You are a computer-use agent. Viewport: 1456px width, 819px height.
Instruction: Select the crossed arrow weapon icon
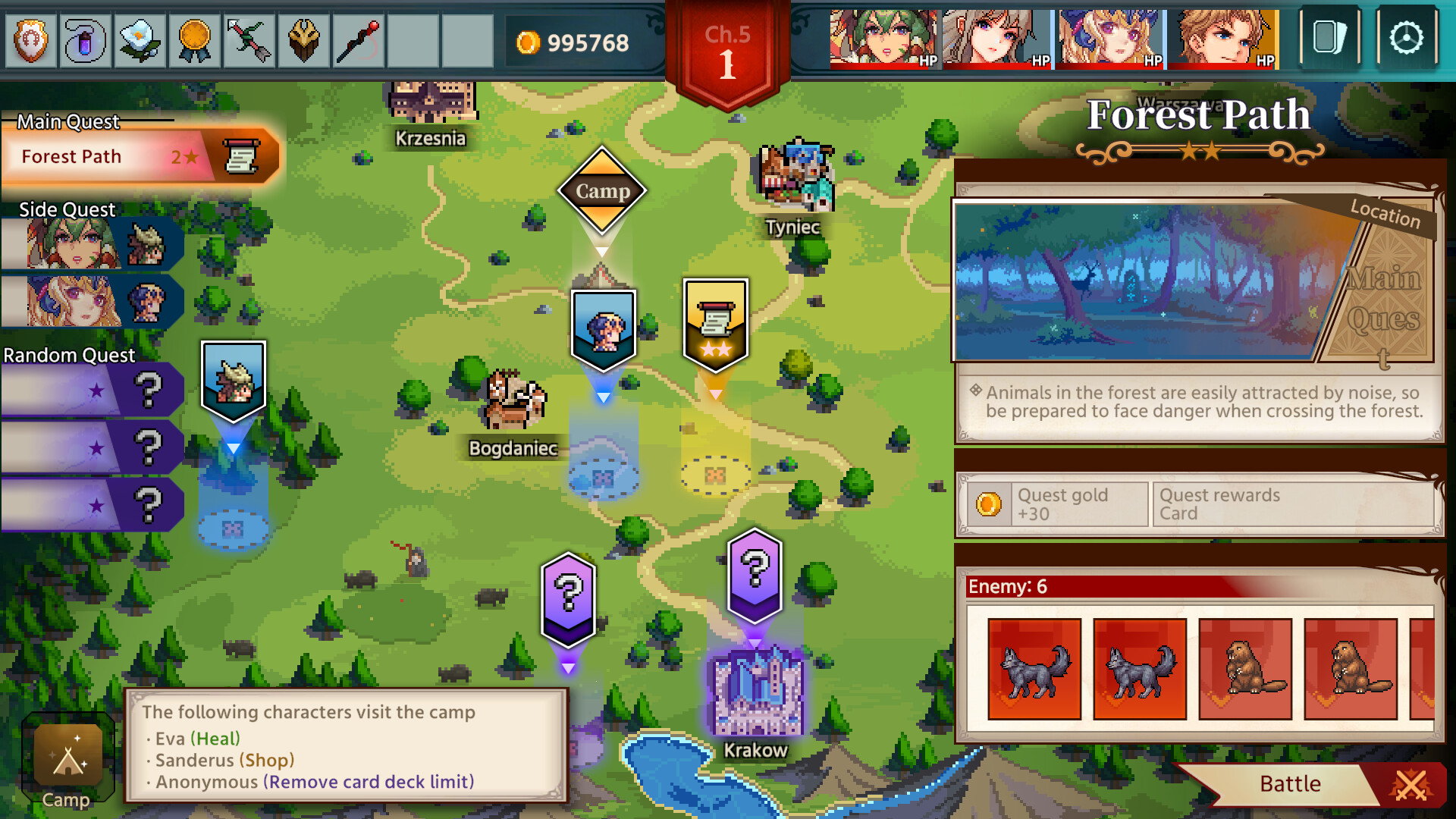click(x=249, y=41)
